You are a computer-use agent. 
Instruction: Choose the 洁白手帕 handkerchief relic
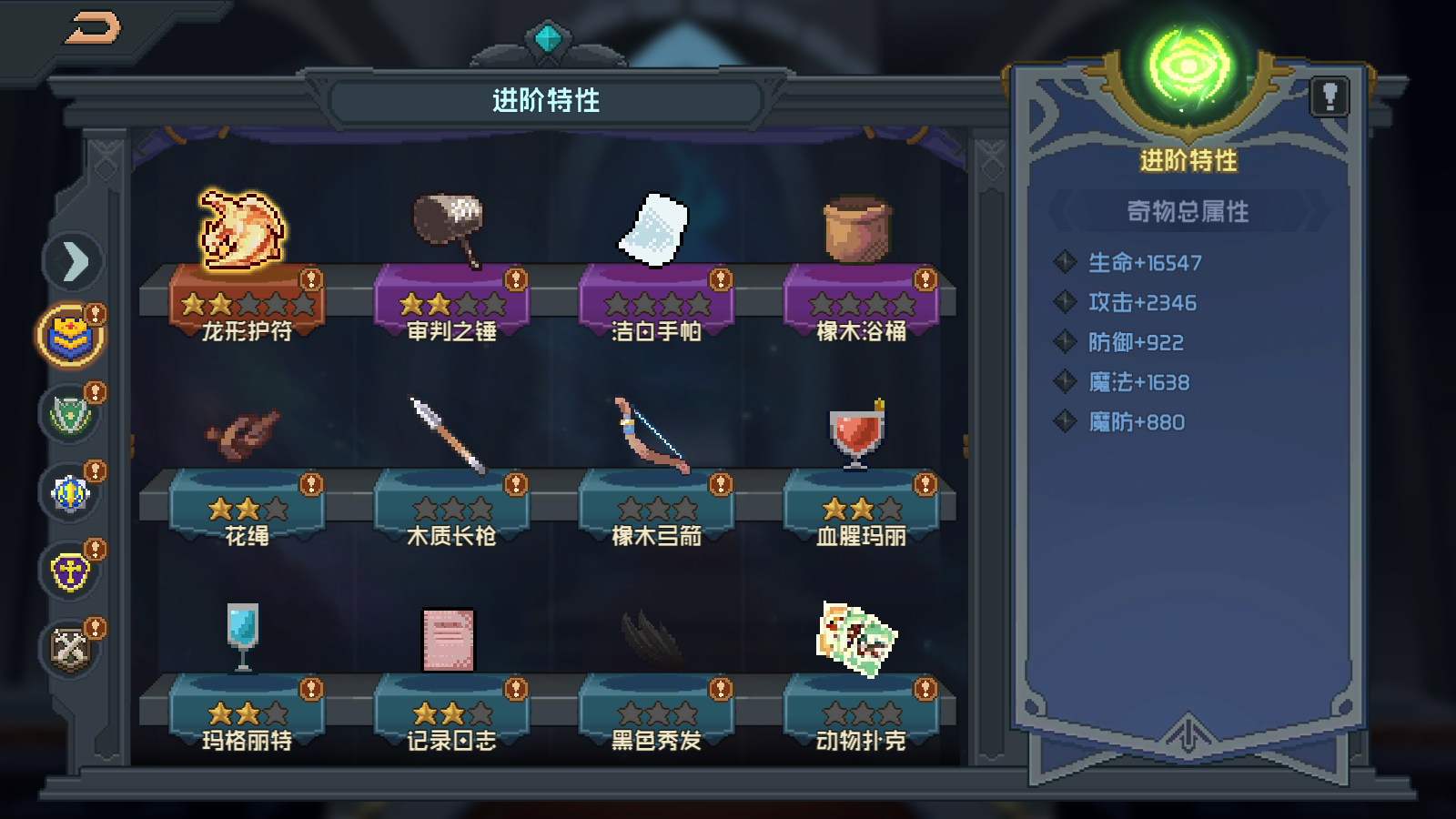click(654, 229)
